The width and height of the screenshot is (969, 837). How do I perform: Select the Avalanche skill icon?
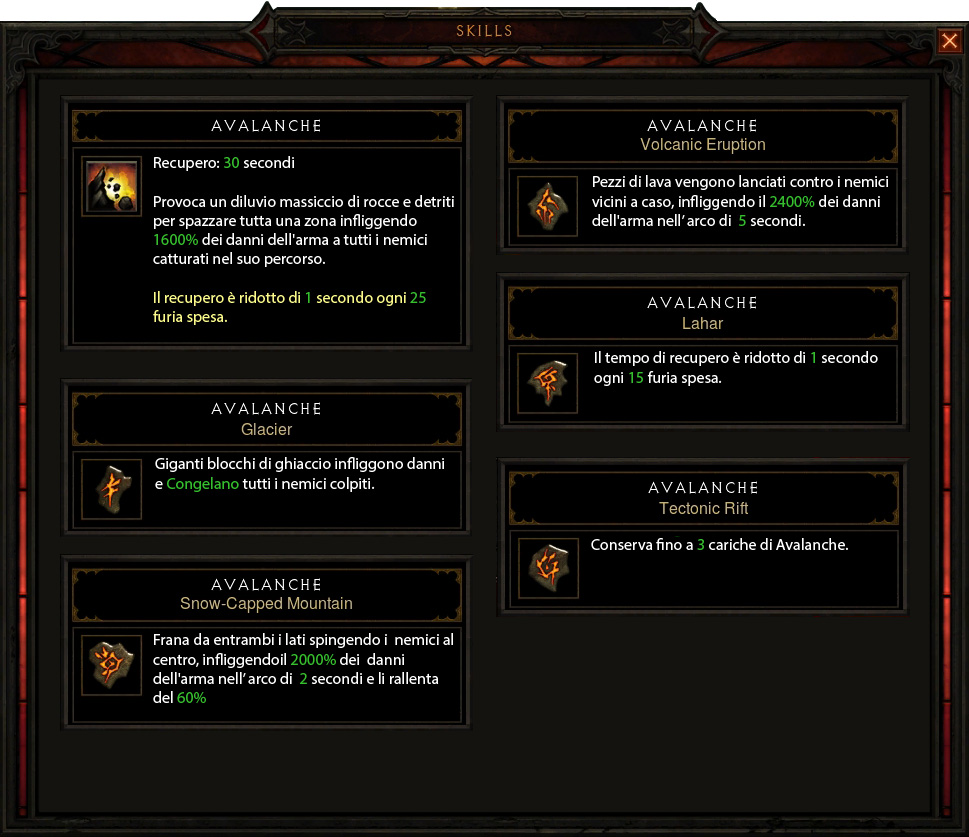tap(111, 187)
